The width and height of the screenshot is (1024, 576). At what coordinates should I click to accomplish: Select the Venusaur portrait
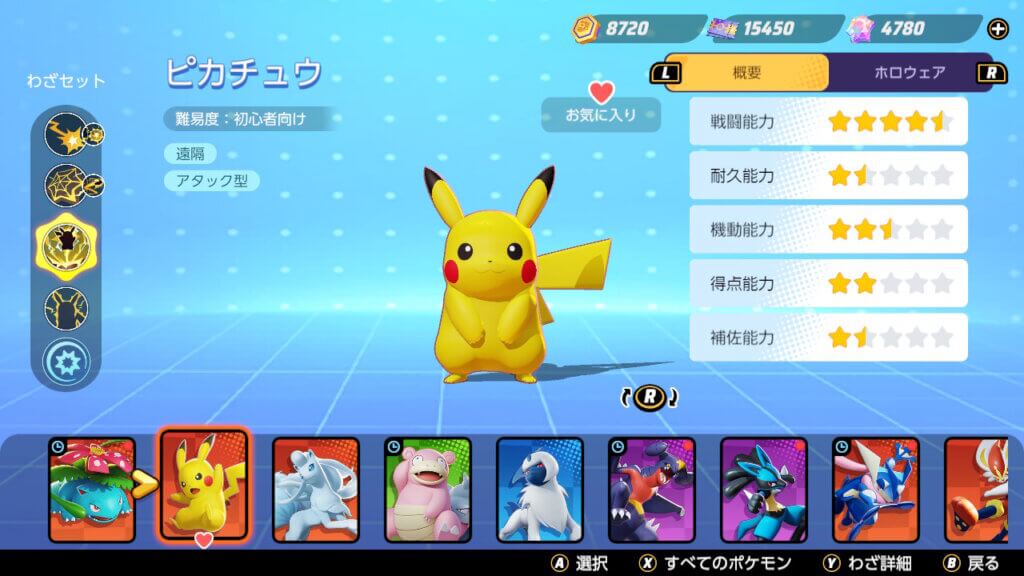92,482
